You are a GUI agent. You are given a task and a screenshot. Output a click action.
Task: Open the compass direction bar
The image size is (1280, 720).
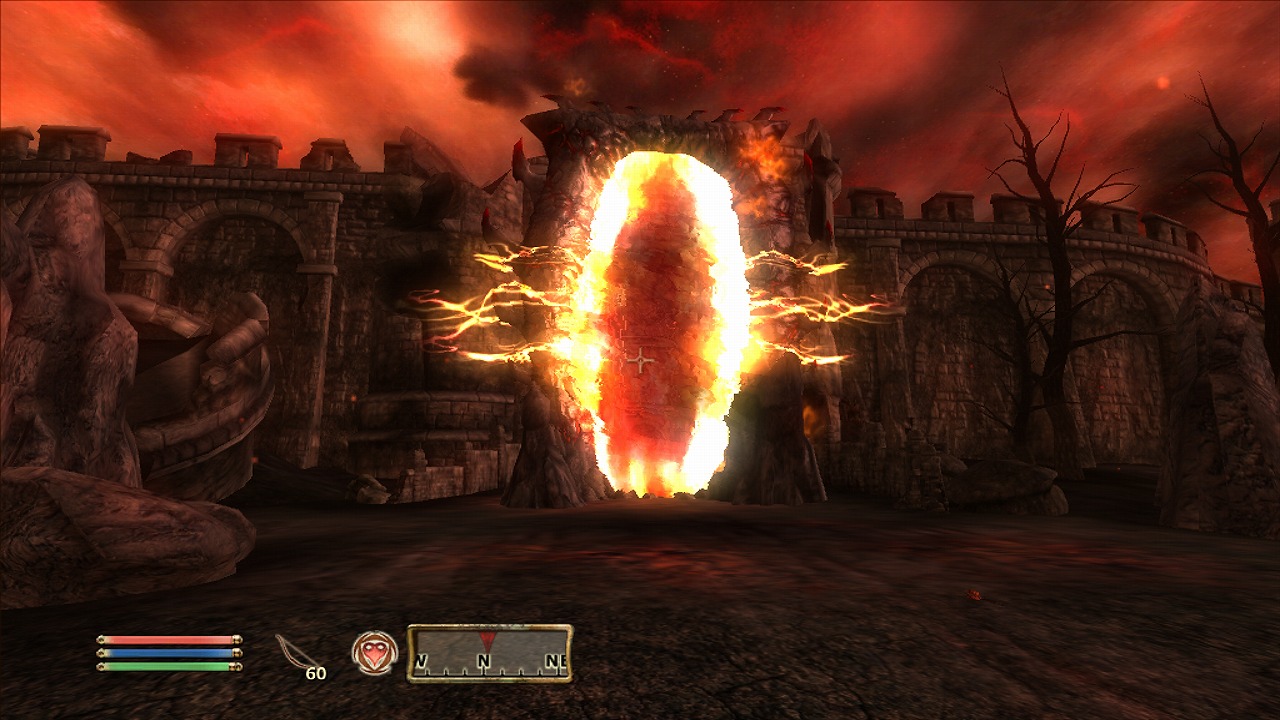pos(489,653)
